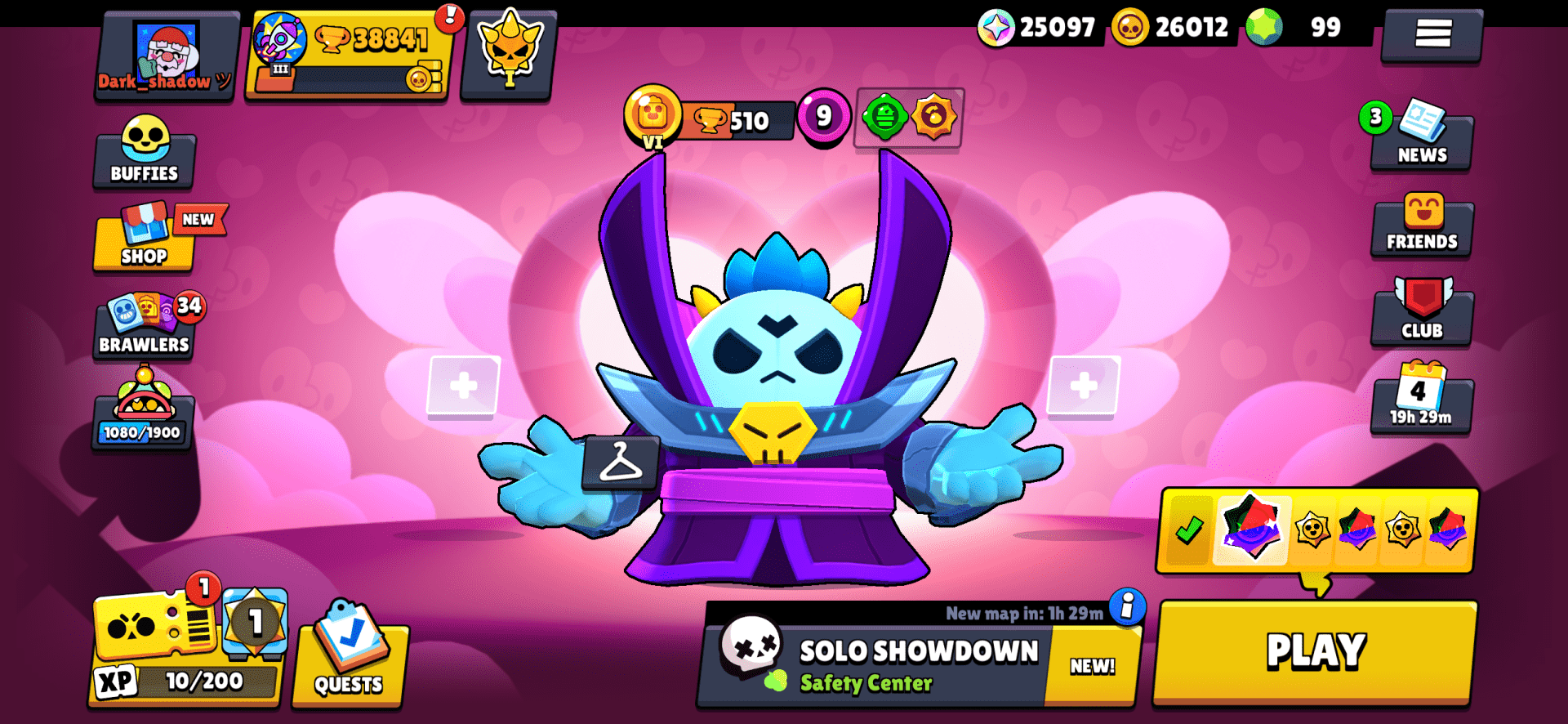
Task: Open the Brawlers collection
Action: 144,328
